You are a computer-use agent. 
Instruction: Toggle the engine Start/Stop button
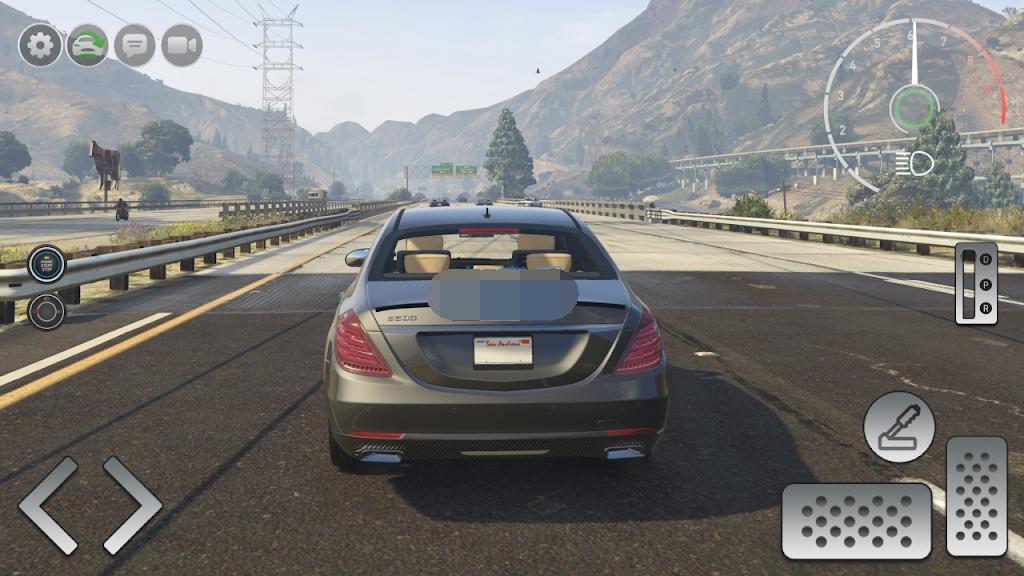tap(46, 264)
